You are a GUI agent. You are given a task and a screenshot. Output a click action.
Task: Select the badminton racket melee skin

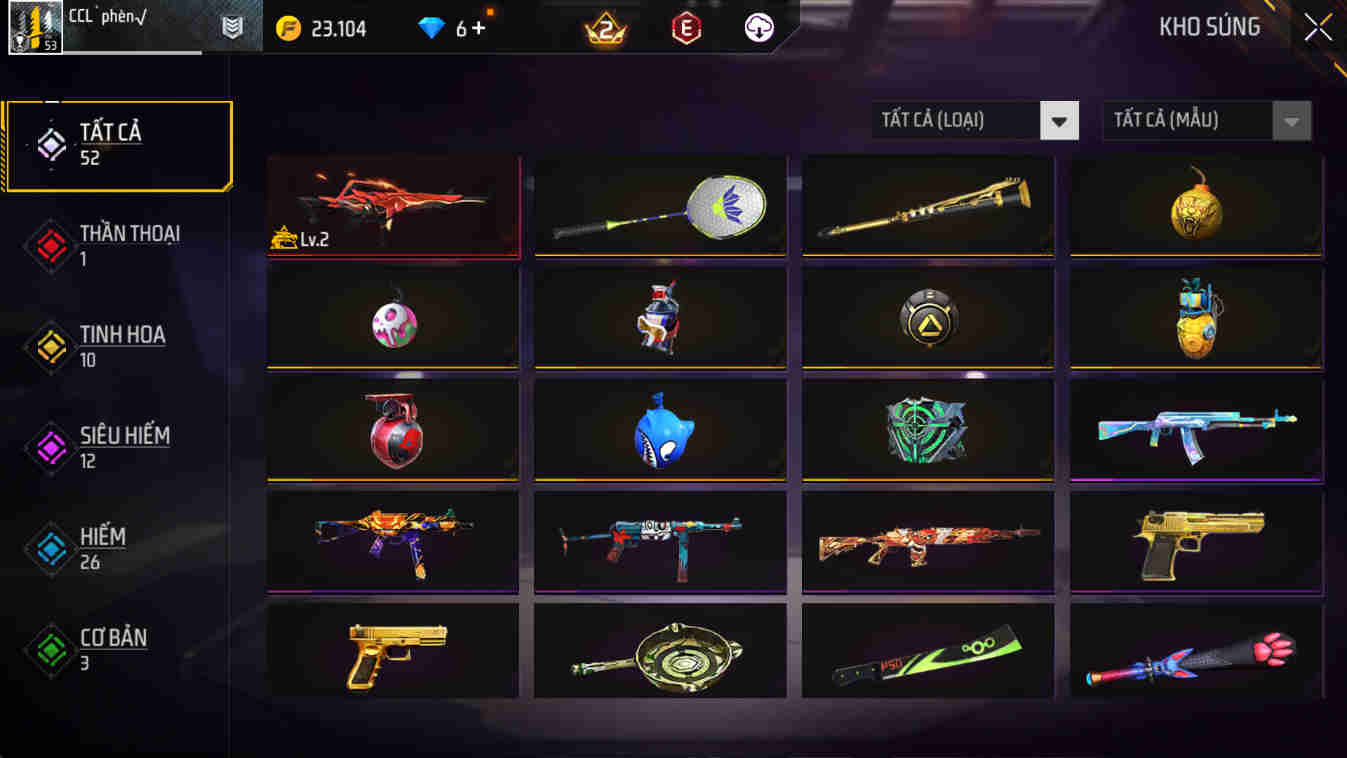click(660, 206)
